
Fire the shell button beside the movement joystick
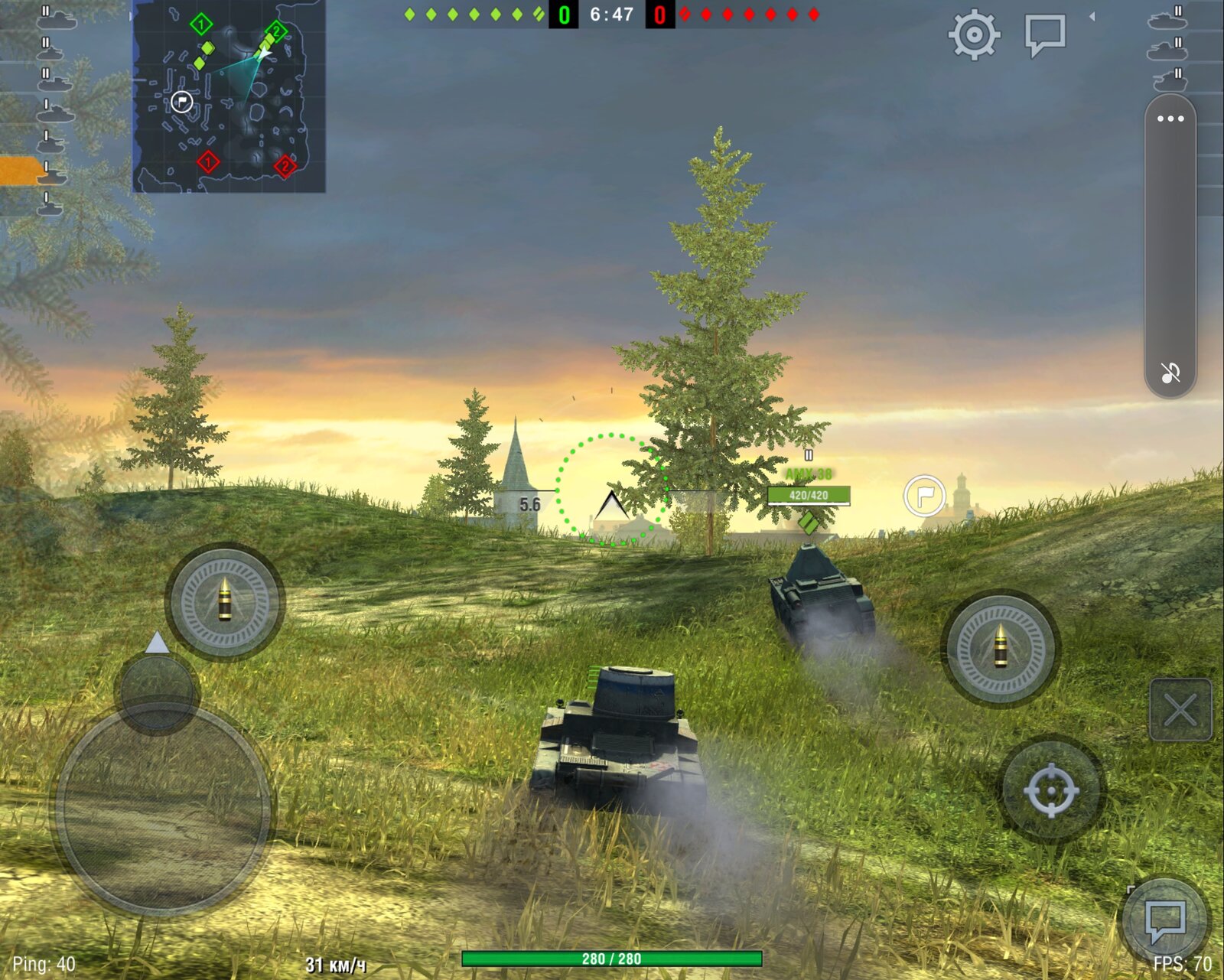coord(225,601)
